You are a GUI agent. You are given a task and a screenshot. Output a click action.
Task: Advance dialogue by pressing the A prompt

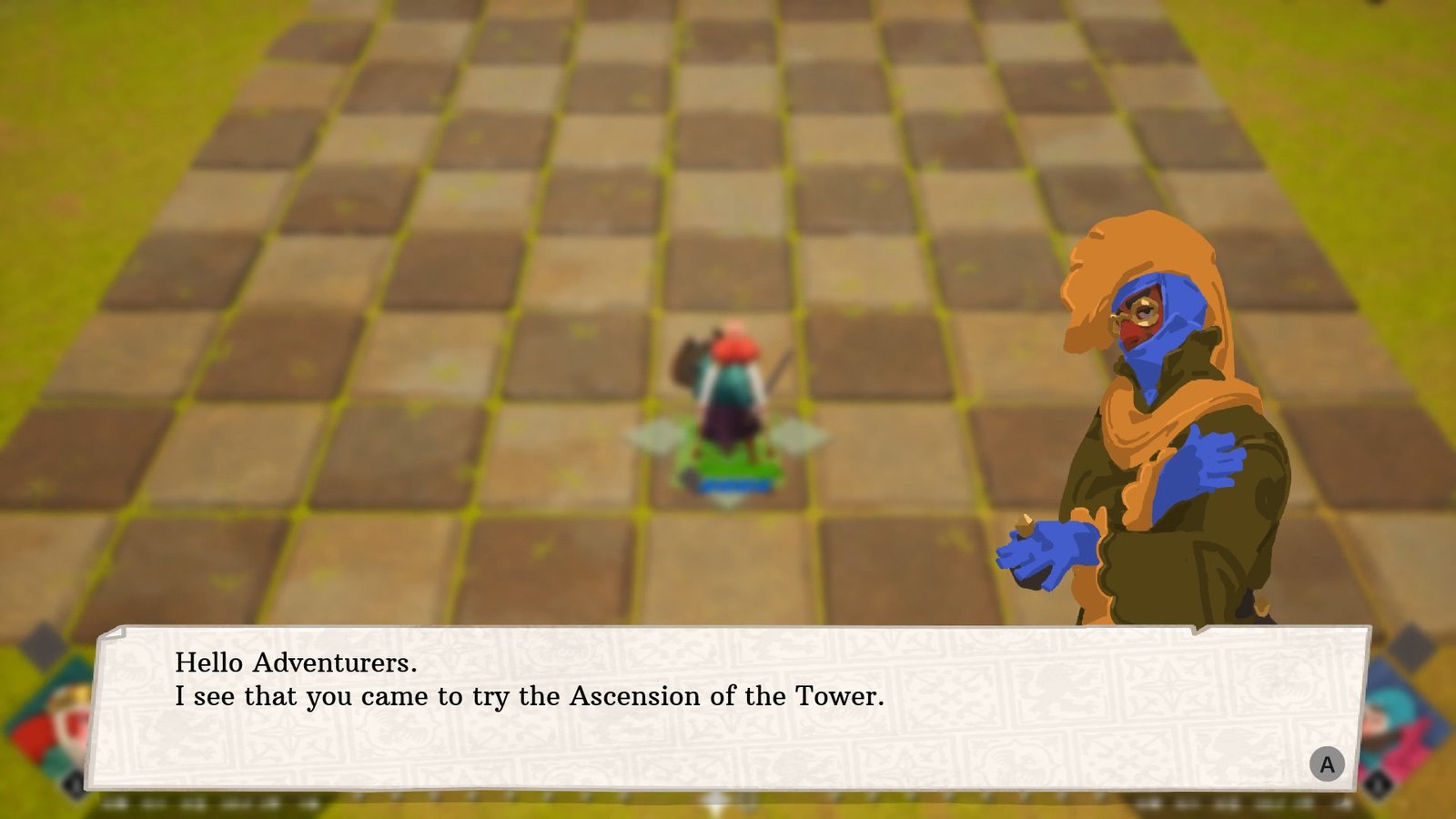pyautogui.click(x=1327, y=764)
